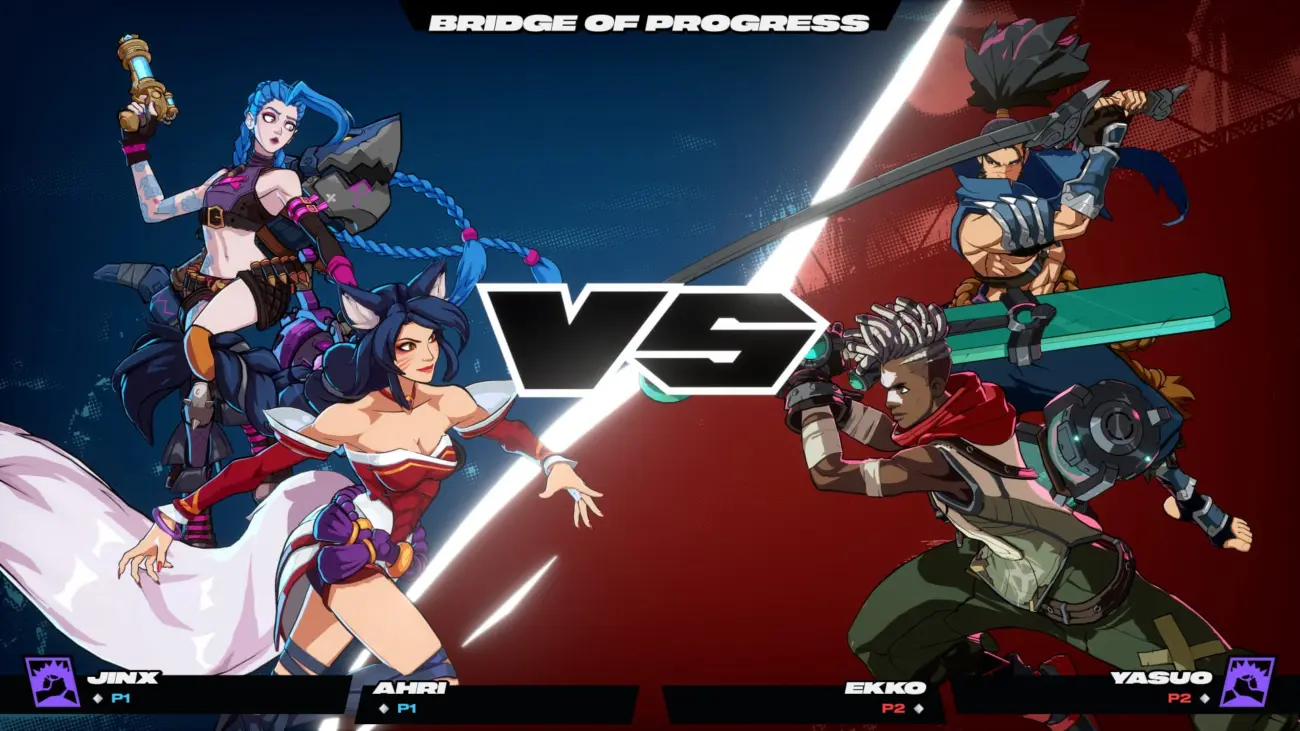Image resolution: width=1300 pixels, height=731 pixels.
Task: Click the JINX name label
Action: tap(121, 677)
